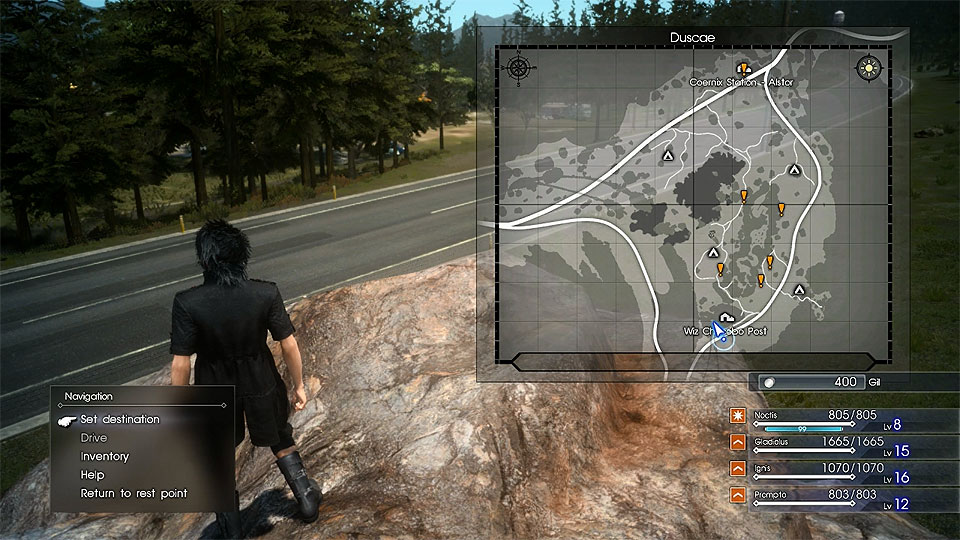Select Set destination in Navigation menu
This screenshot has width=960, height=540.
[120, 419]
